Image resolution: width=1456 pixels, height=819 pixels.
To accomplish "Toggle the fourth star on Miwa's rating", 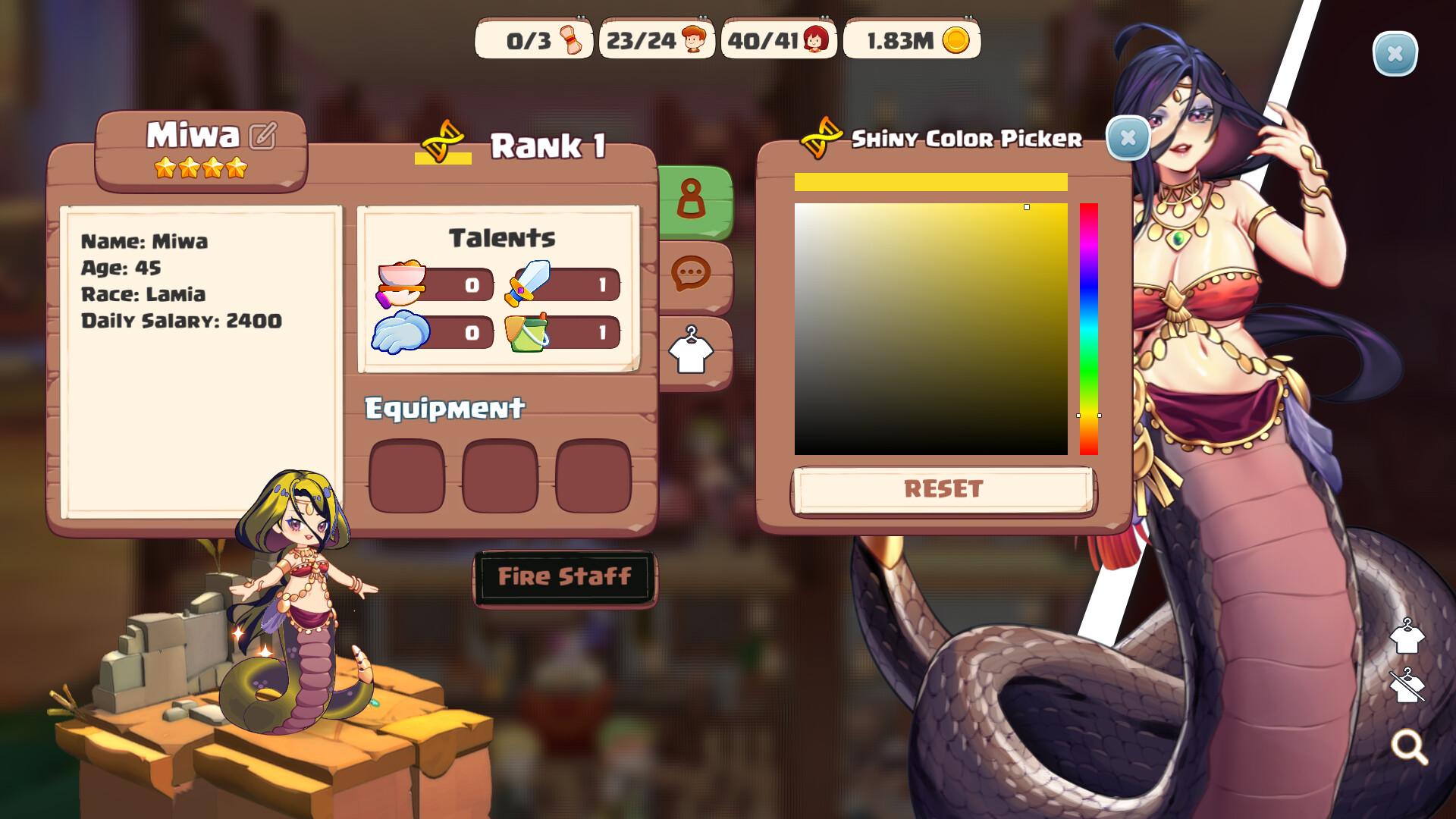I will (238, 168).
